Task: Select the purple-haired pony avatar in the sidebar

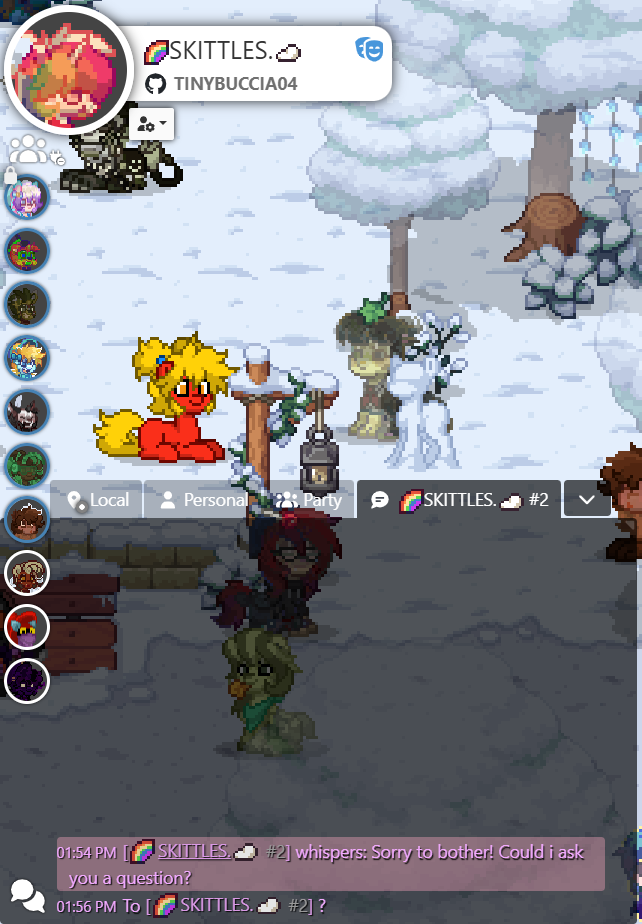Action: coord(27,198)
